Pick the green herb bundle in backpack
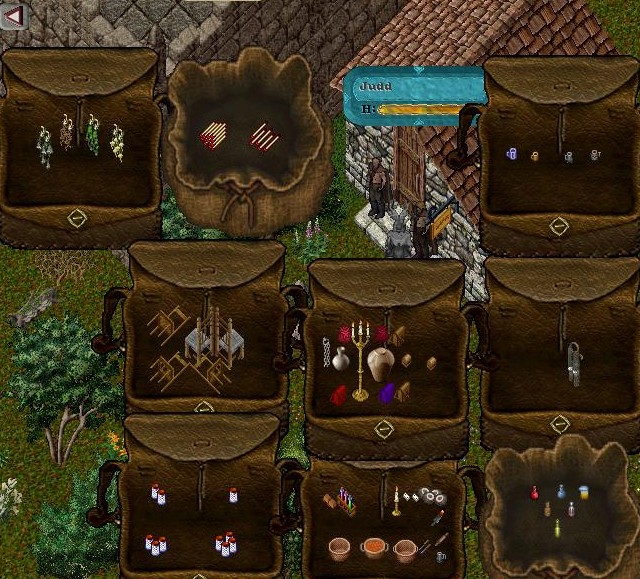 pyautogui.click(x=92, y=135)
